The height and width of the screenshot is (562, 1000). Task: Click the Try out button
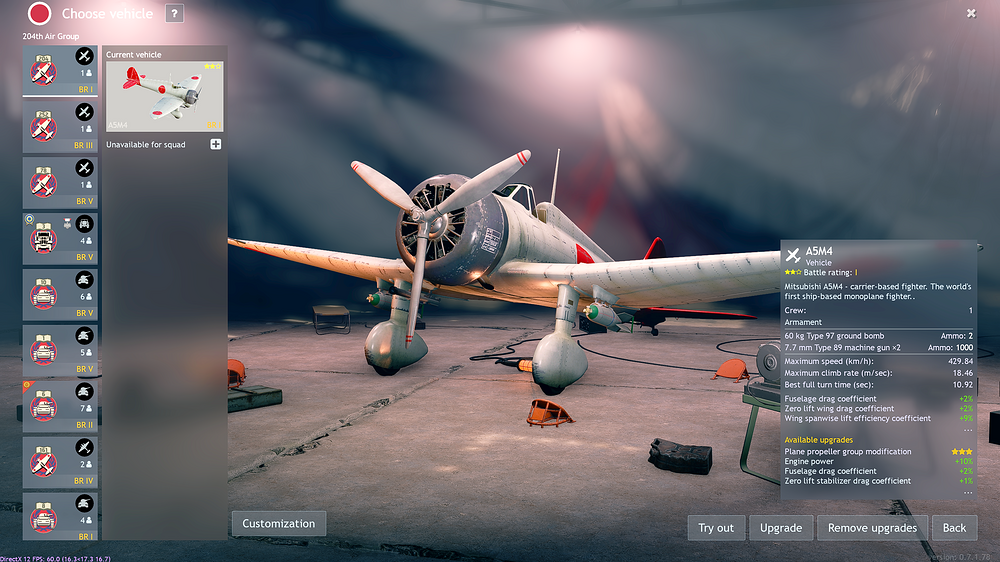click(x=715, y=528)
